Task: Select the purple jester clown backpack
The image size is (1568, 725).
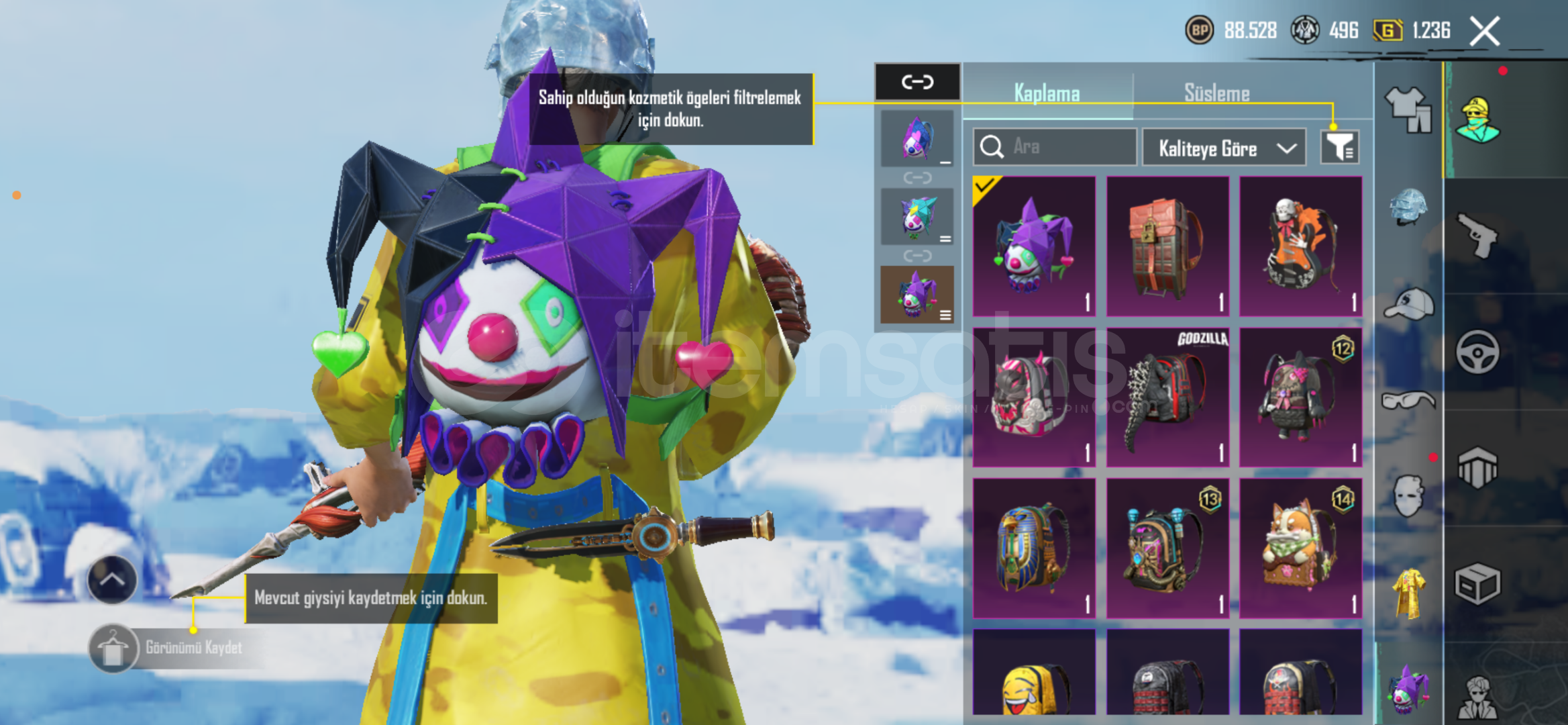Action: point(1034,246)
